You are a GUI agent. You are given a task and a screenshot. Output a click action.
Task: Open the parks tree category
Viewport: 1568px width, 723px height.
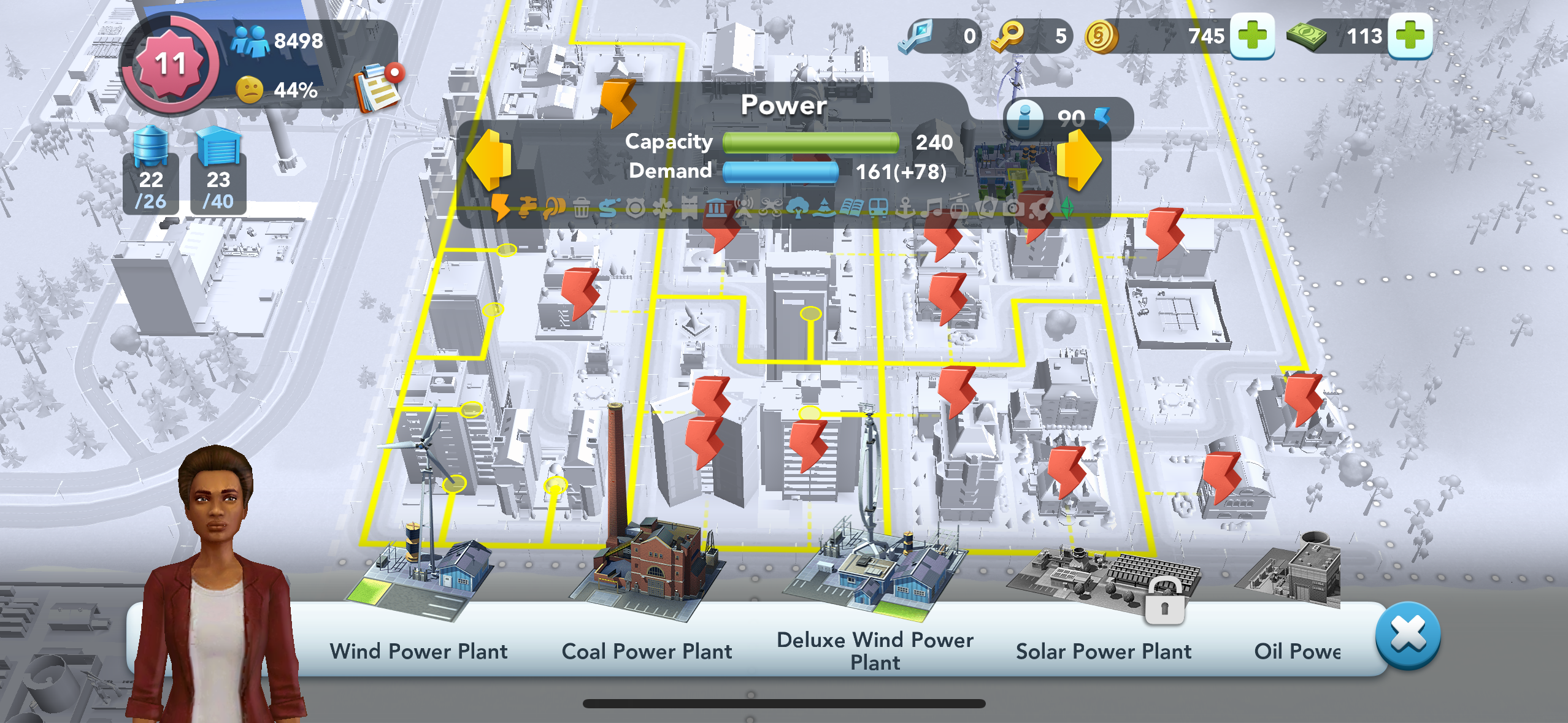point(797,208)
